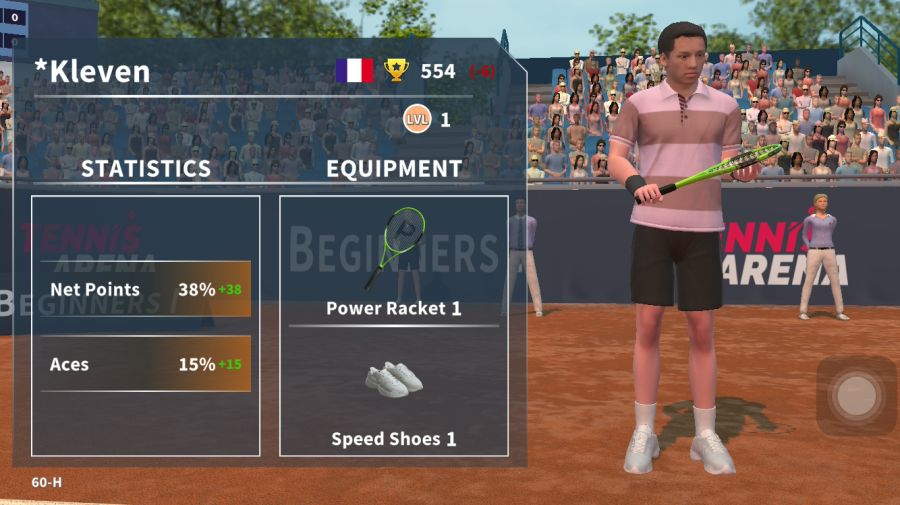Tap the round virtual joystick button

[x=855, y=396]
